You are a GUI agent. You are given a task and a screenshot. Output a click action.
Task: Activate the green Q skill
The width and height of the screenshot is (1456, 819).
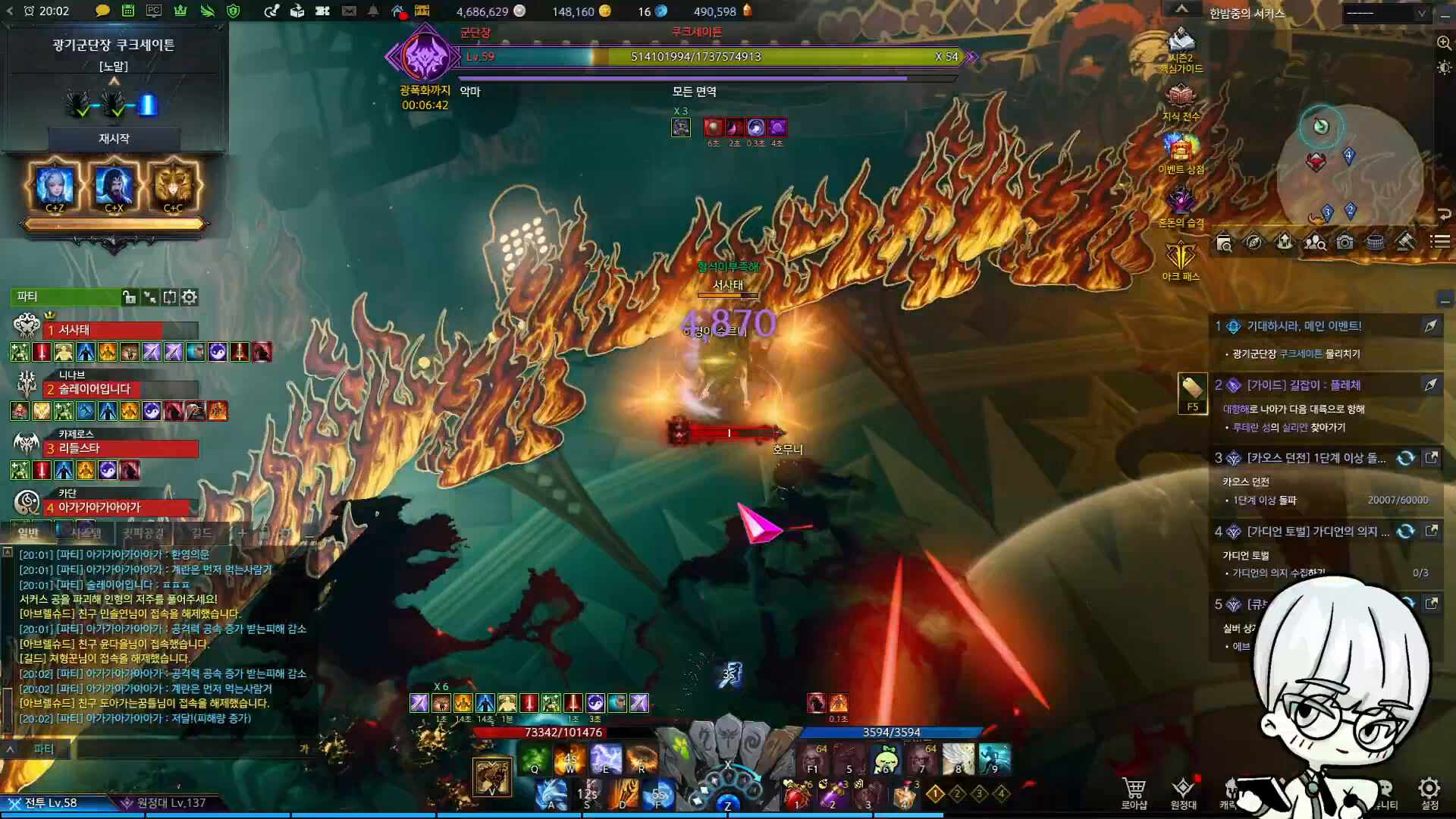tap(535, 758)
